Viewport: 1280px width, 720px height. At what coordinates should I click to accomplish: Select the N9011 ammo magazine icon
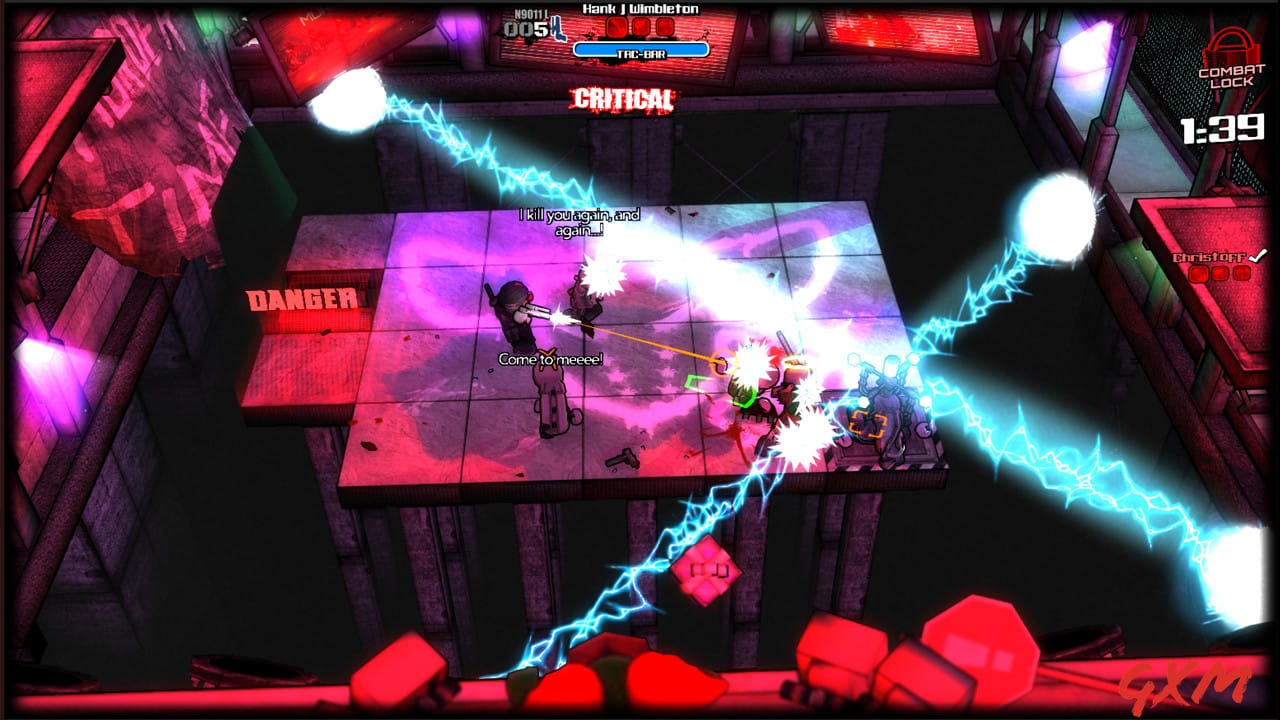(x=558, y=27)
